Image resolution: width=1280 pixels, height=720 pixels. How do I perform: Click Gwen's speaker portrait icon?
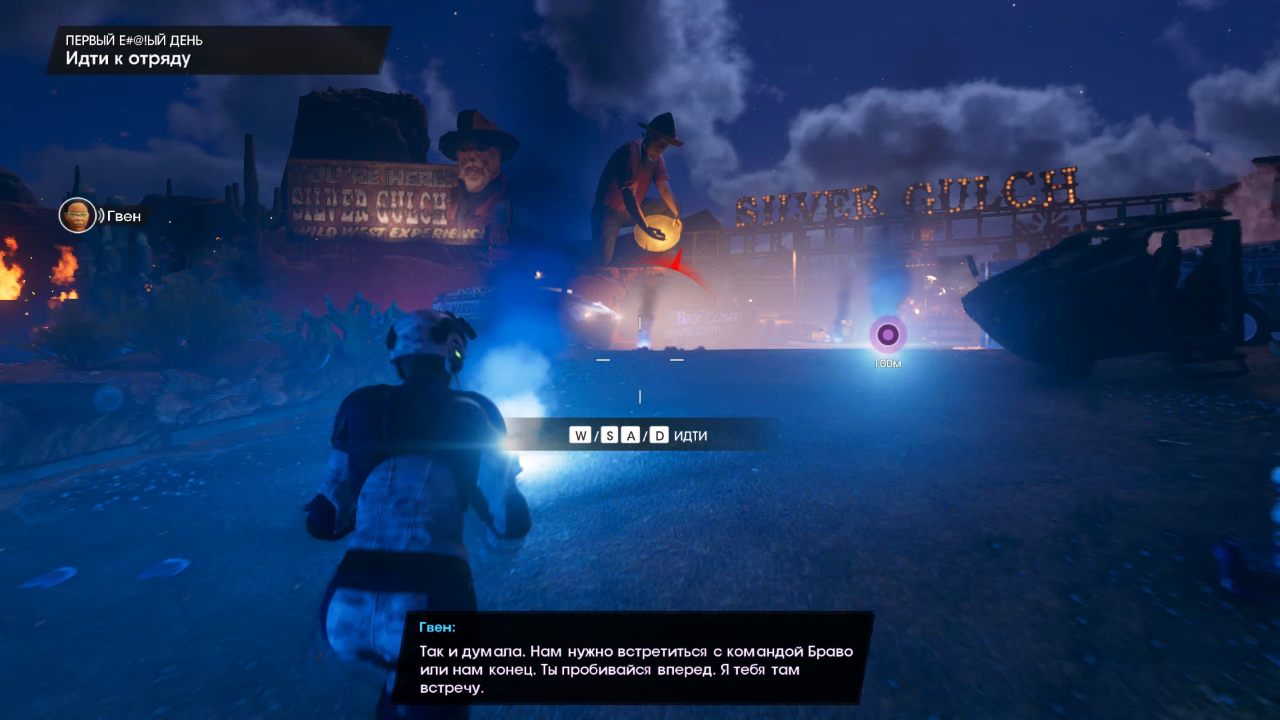point(77,215)
